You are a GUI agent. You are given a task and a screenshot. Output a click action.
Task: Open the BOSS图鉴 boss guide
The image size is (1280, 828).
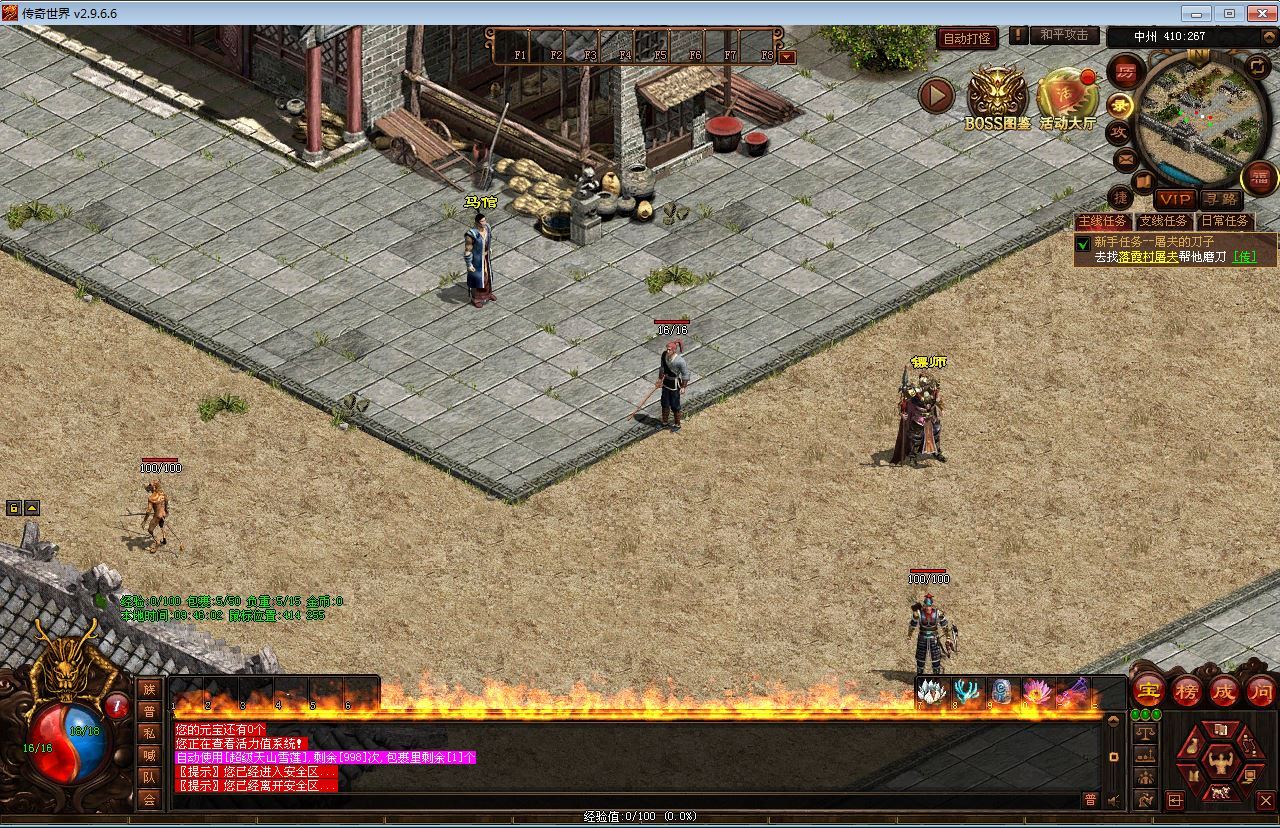[x=997, y=98]
